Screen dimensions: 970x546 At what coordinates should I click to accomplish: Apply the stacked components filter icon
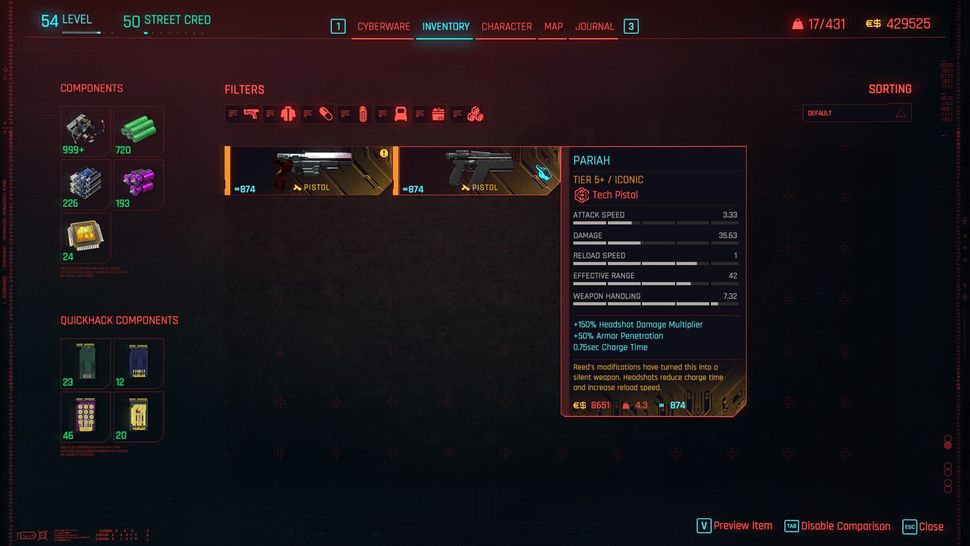475,114
